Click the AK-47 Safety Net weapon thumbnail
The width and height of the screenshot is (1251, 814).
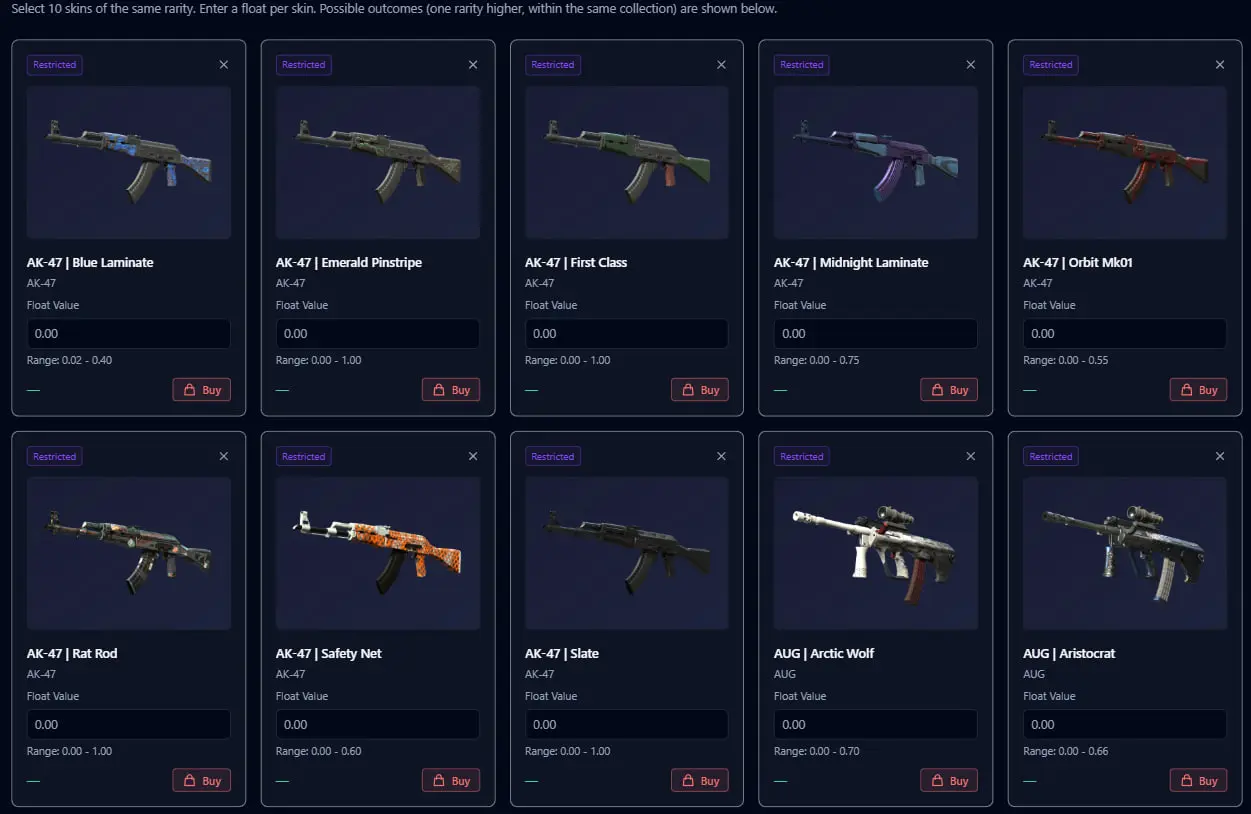coord(378,553)
